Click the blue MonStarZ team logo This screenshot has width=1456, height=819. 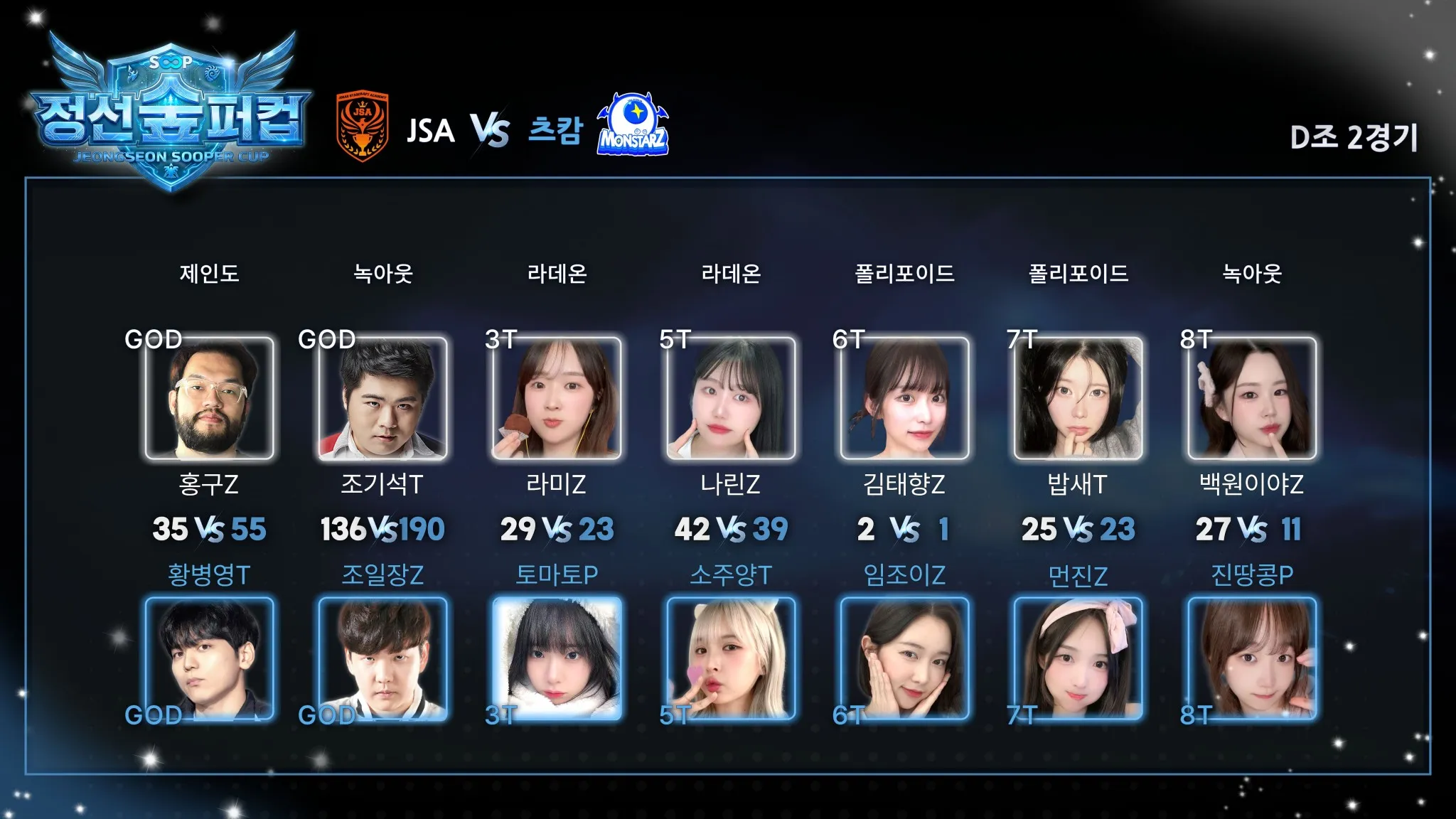coord(633,124)
